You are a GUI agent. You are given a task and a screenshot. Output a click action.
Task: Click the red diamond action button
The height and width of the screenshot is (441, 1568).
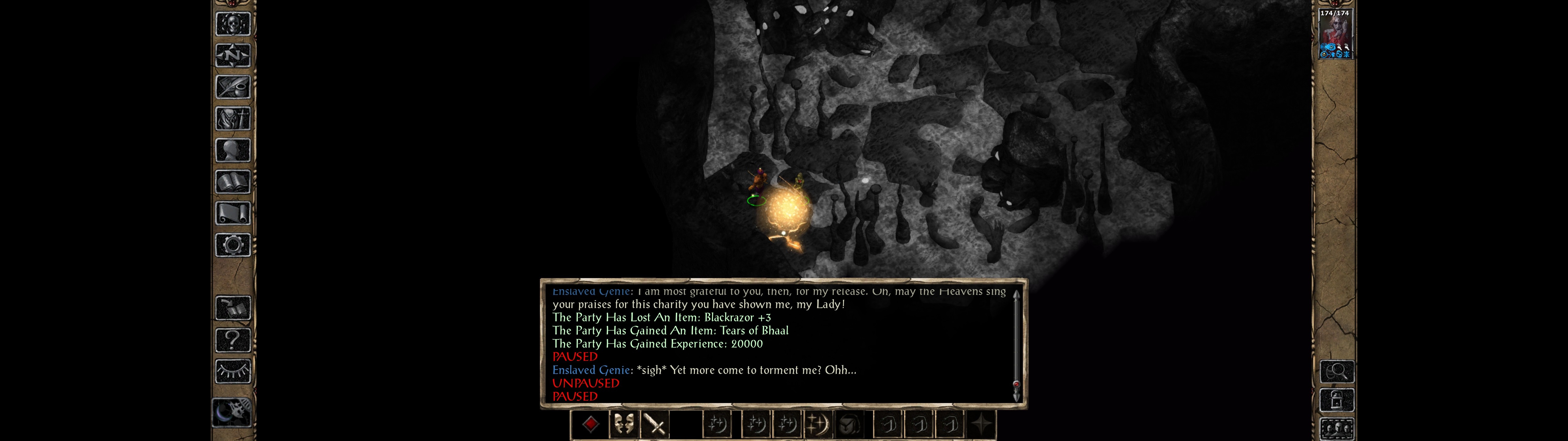coord(590,424)
